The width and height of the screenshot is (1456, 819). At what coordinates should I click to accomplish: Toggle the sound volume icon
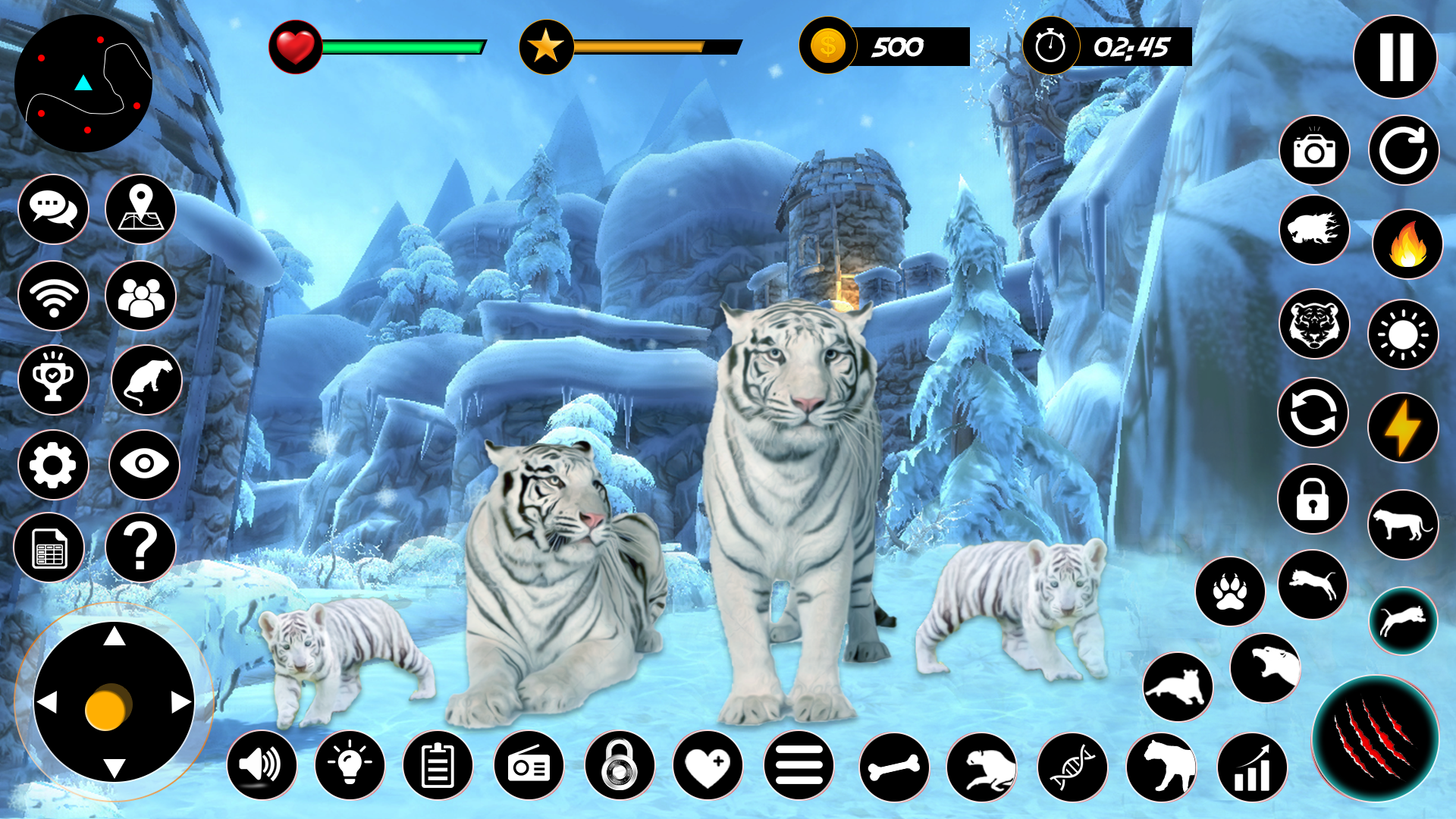(262, 766)
